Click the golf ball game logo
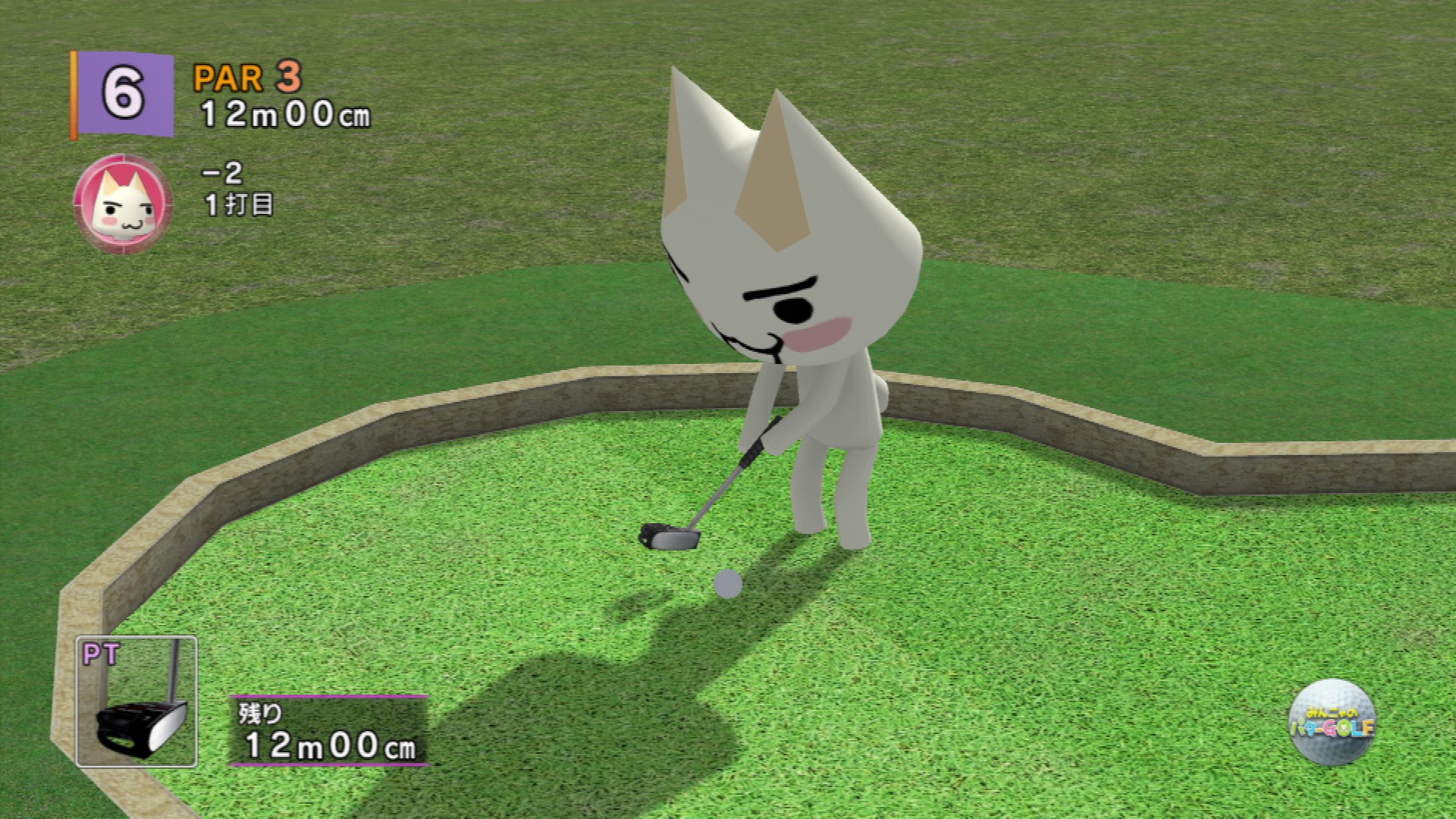1456x819 pixels. click(1332, 722)
